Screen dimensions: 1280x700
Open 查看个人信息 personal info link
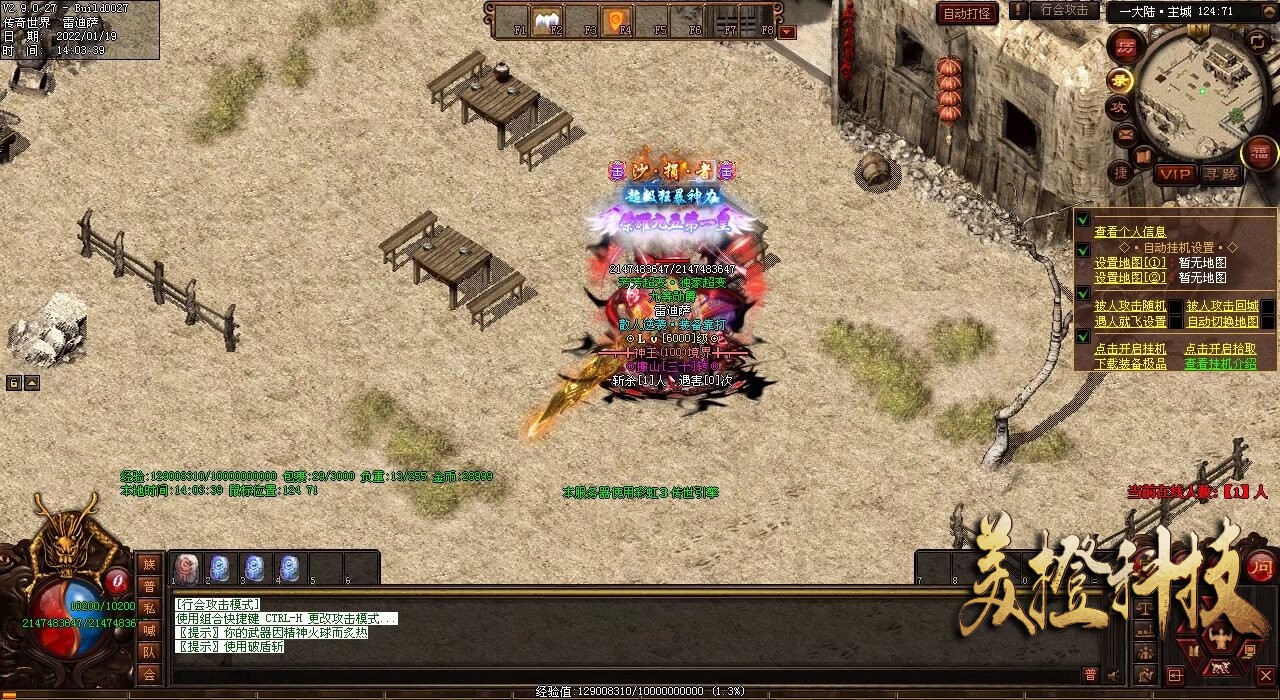point(1130,232)
